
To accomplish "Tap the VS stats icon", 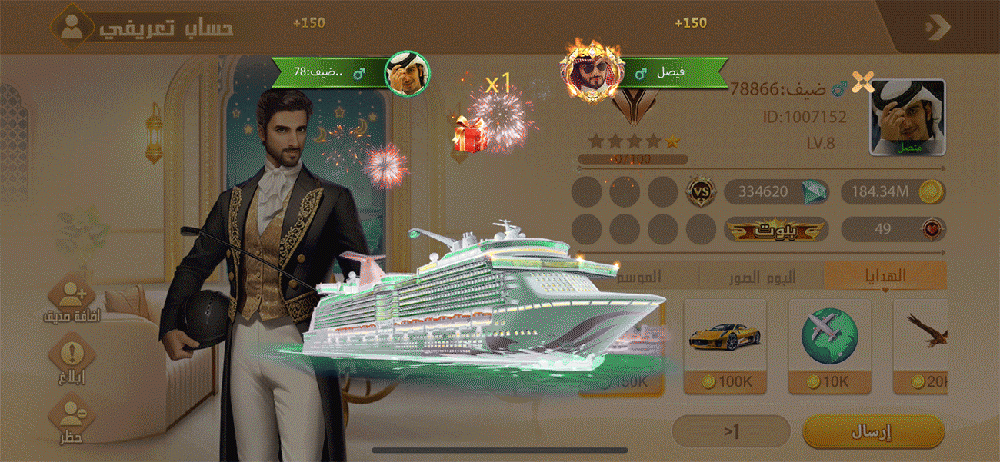I will tap(700, 190).
